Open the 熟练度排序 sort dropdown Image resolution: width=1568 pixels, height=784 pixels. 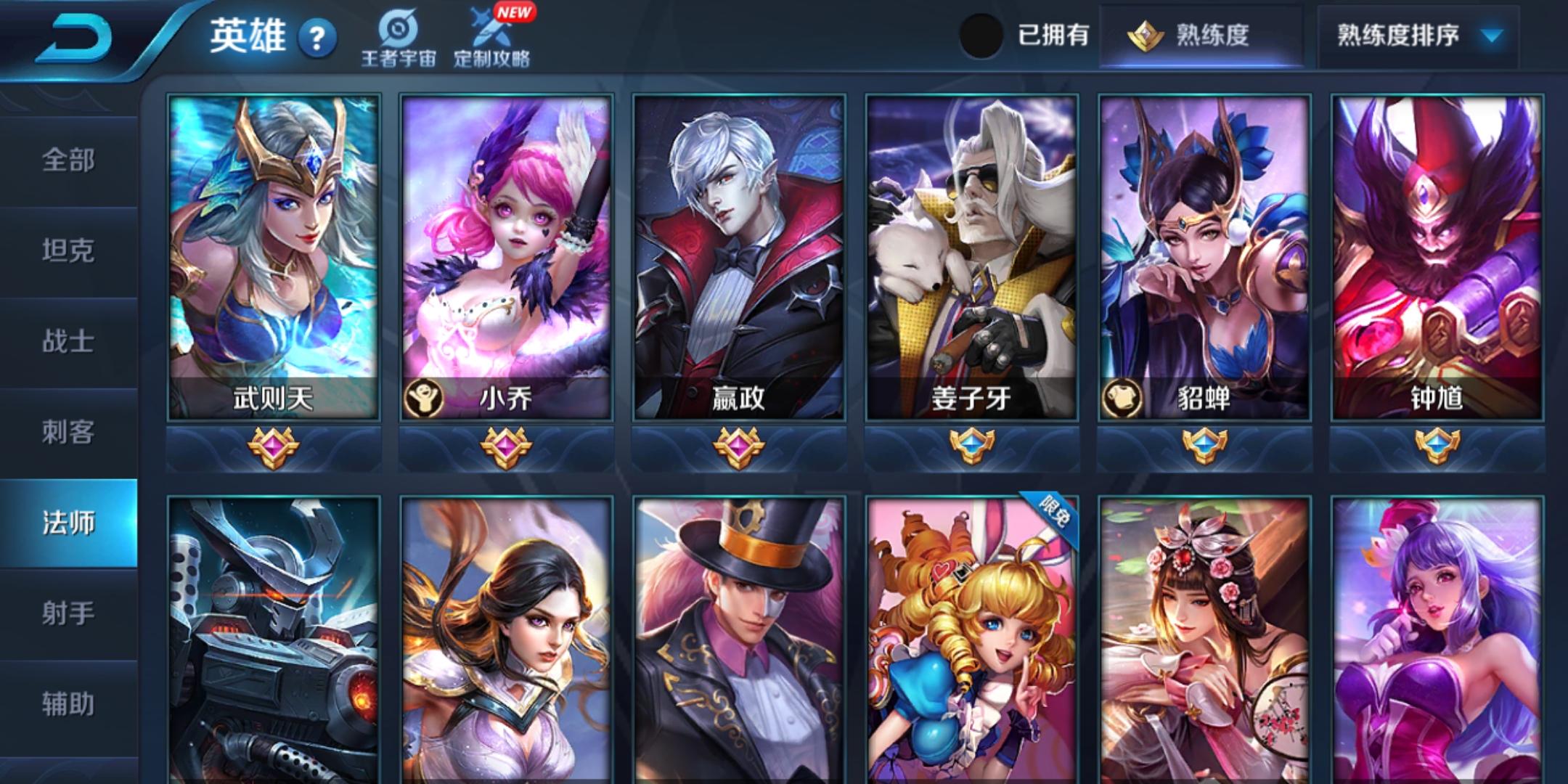[x=1418, y=35]
